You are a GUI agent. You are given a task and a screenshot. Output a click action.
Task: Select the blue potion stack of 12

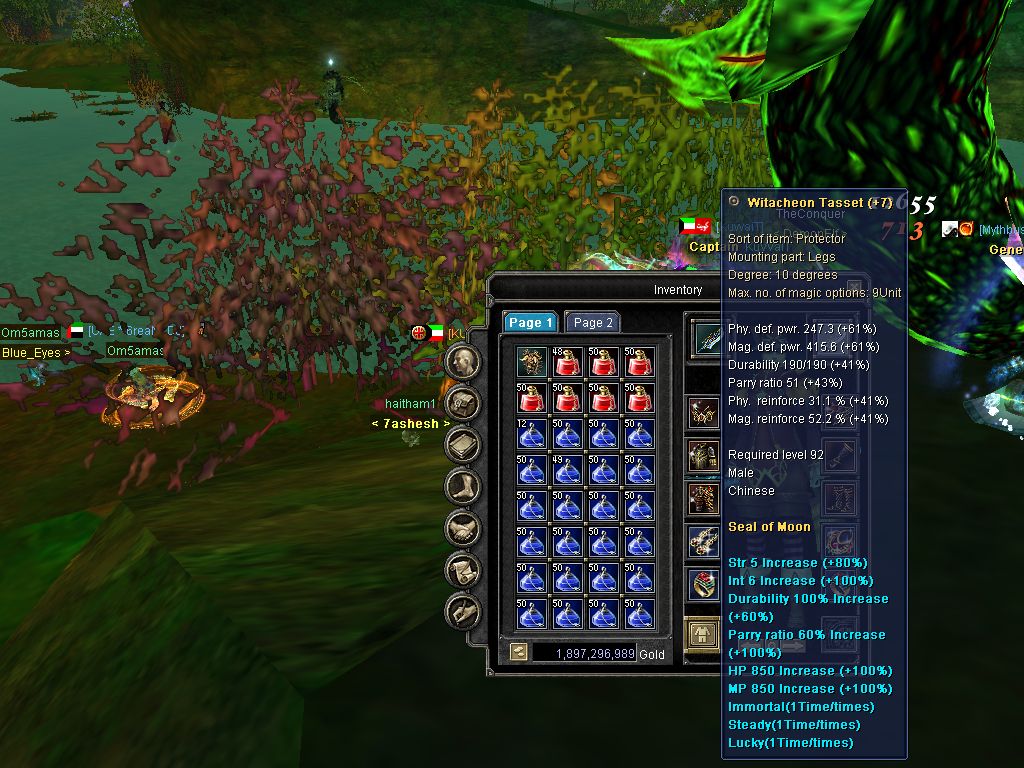click(x=532, y=434)
